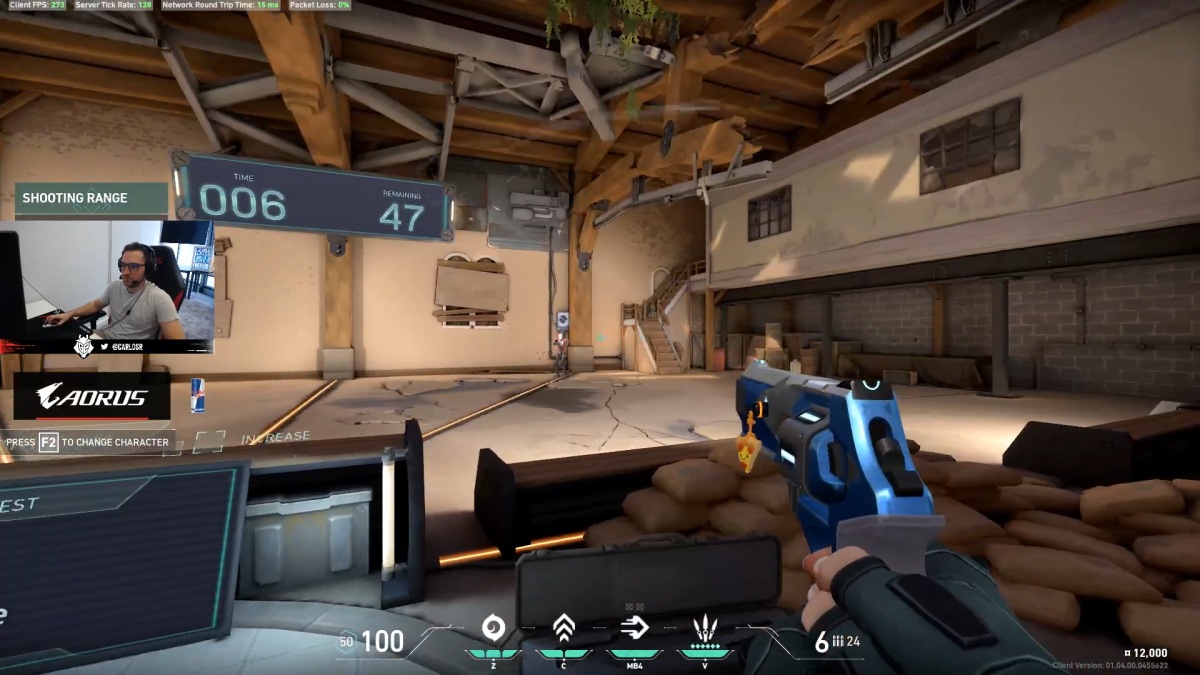Select the Blade Storm knives ultimate icon

[x=705, y=628]
